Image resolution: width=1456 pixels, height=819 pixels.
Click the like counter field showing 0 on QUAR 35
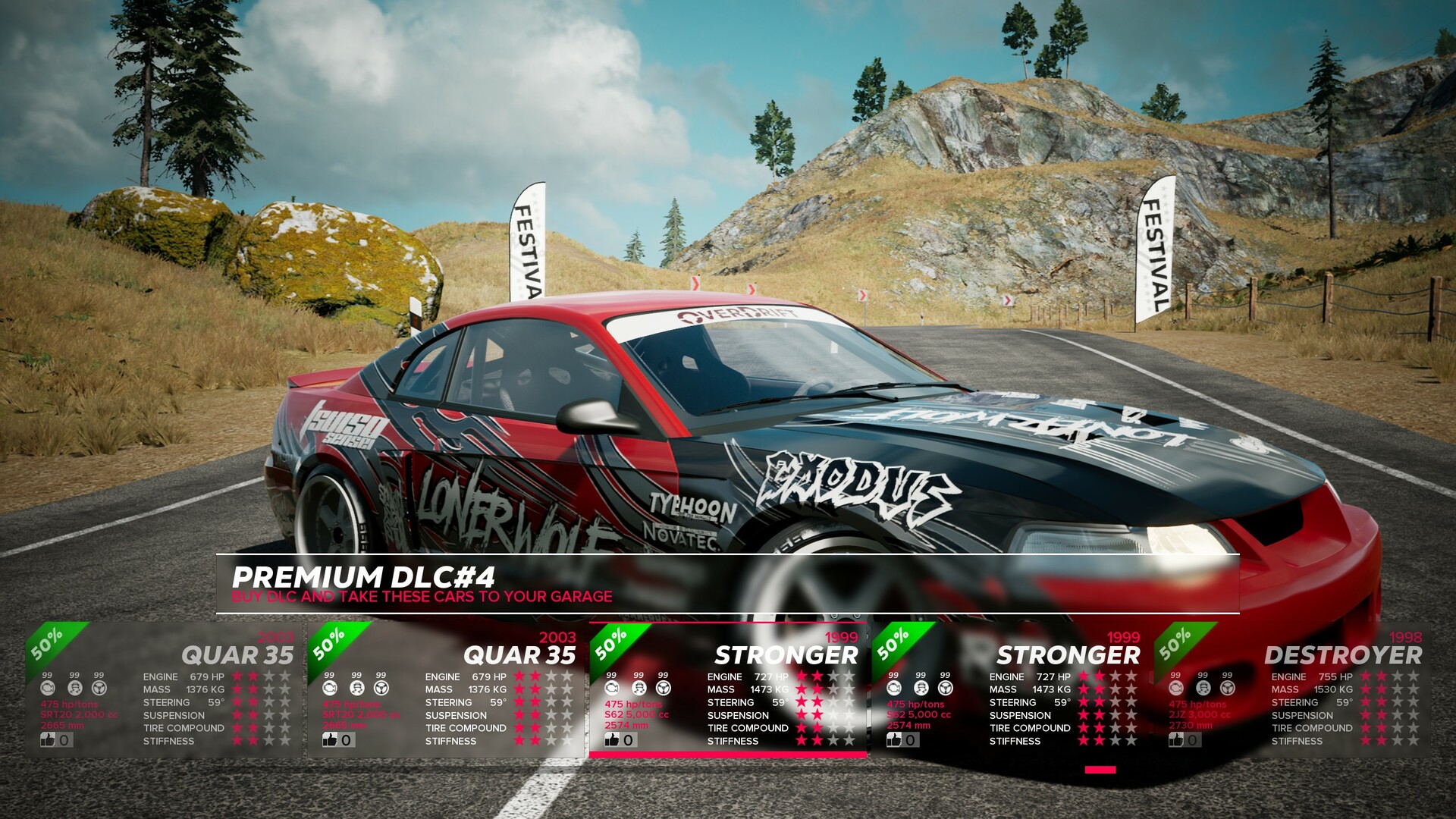[x=62, y=739]
